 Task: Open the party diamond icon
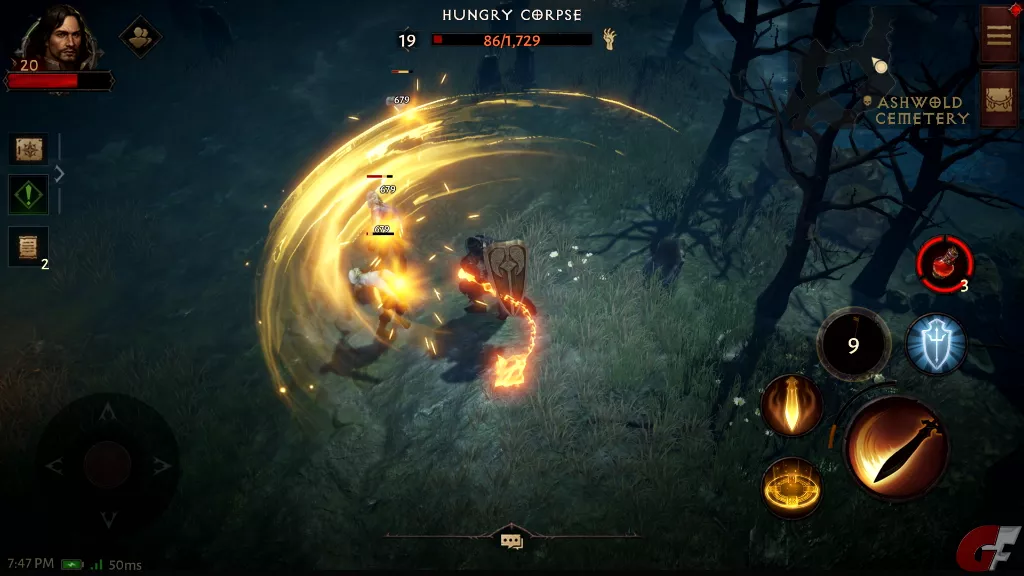pyautogui.click(x=141, y=37)
